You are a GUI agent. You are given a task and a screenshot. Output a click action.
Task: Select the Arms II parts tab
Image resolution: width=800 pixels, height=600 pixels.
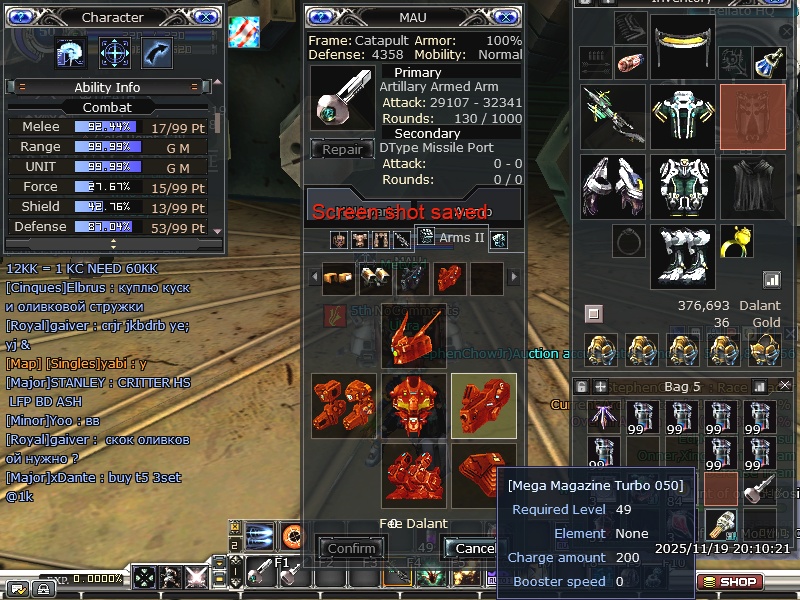[451, 238]
